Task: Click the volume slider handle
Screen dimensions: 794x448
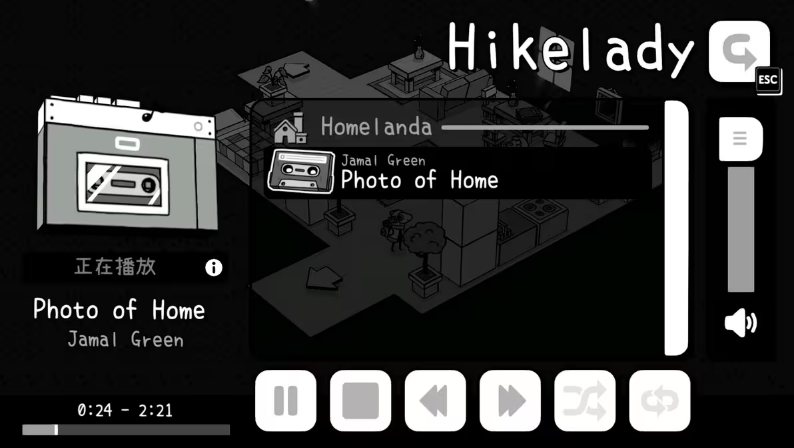Action: coord(740,138)
